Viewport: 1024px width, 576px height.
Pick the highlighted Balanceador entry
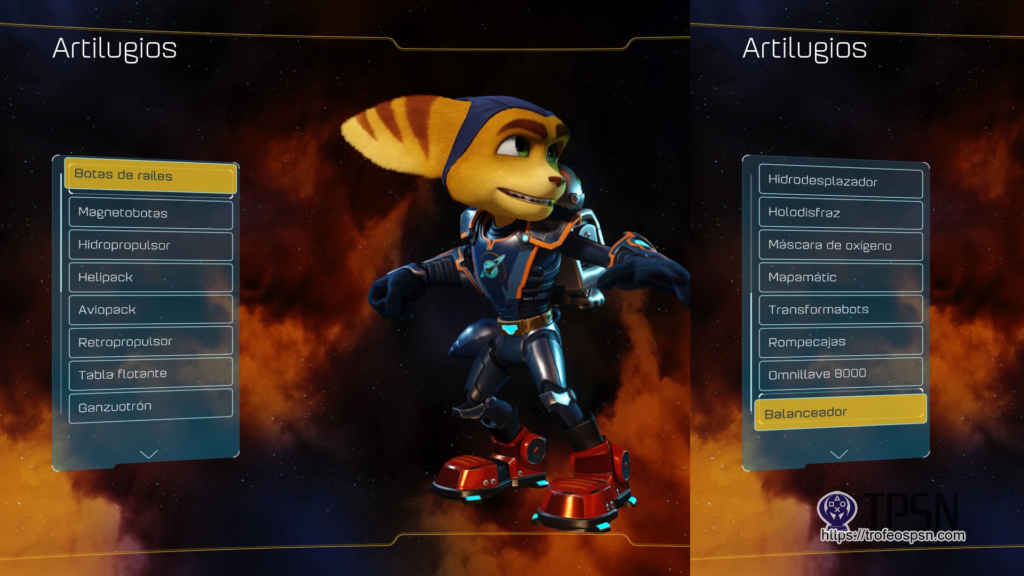[840, 411]
